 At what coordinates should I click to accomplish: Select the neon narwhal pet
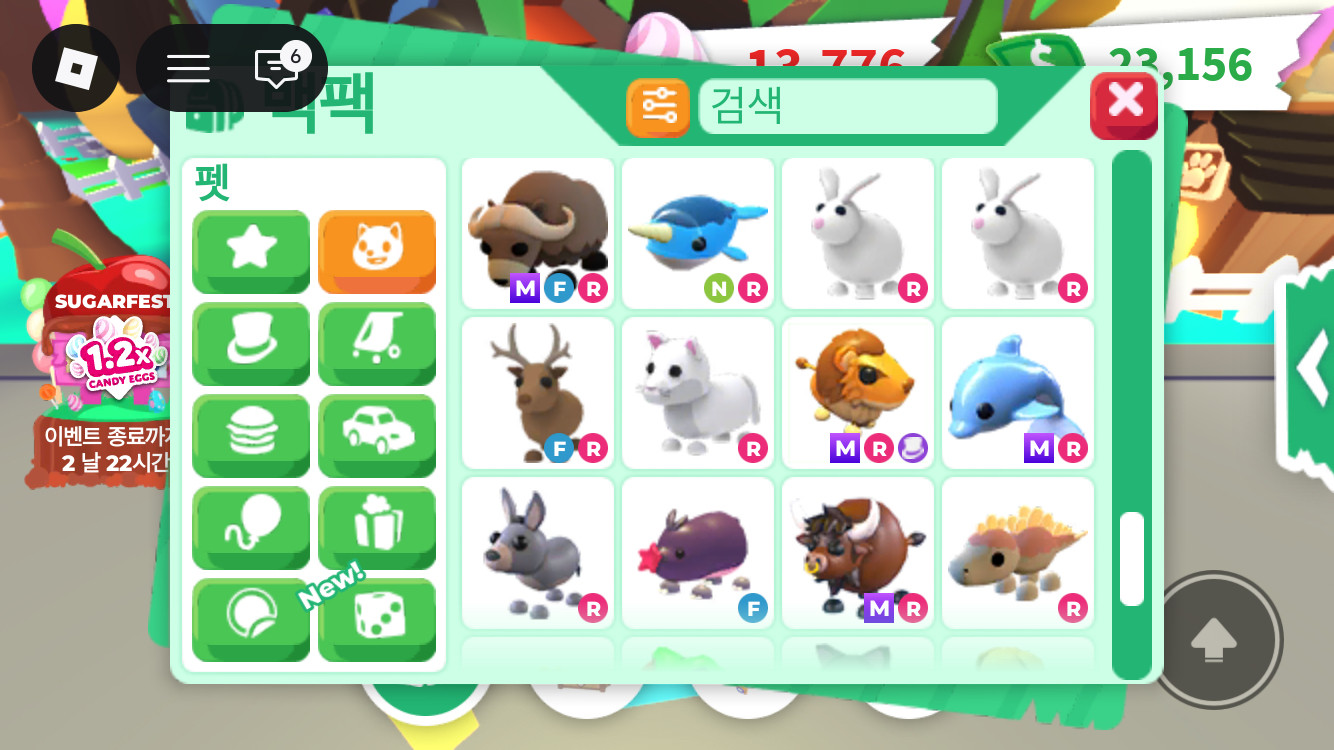click(697, 228)
